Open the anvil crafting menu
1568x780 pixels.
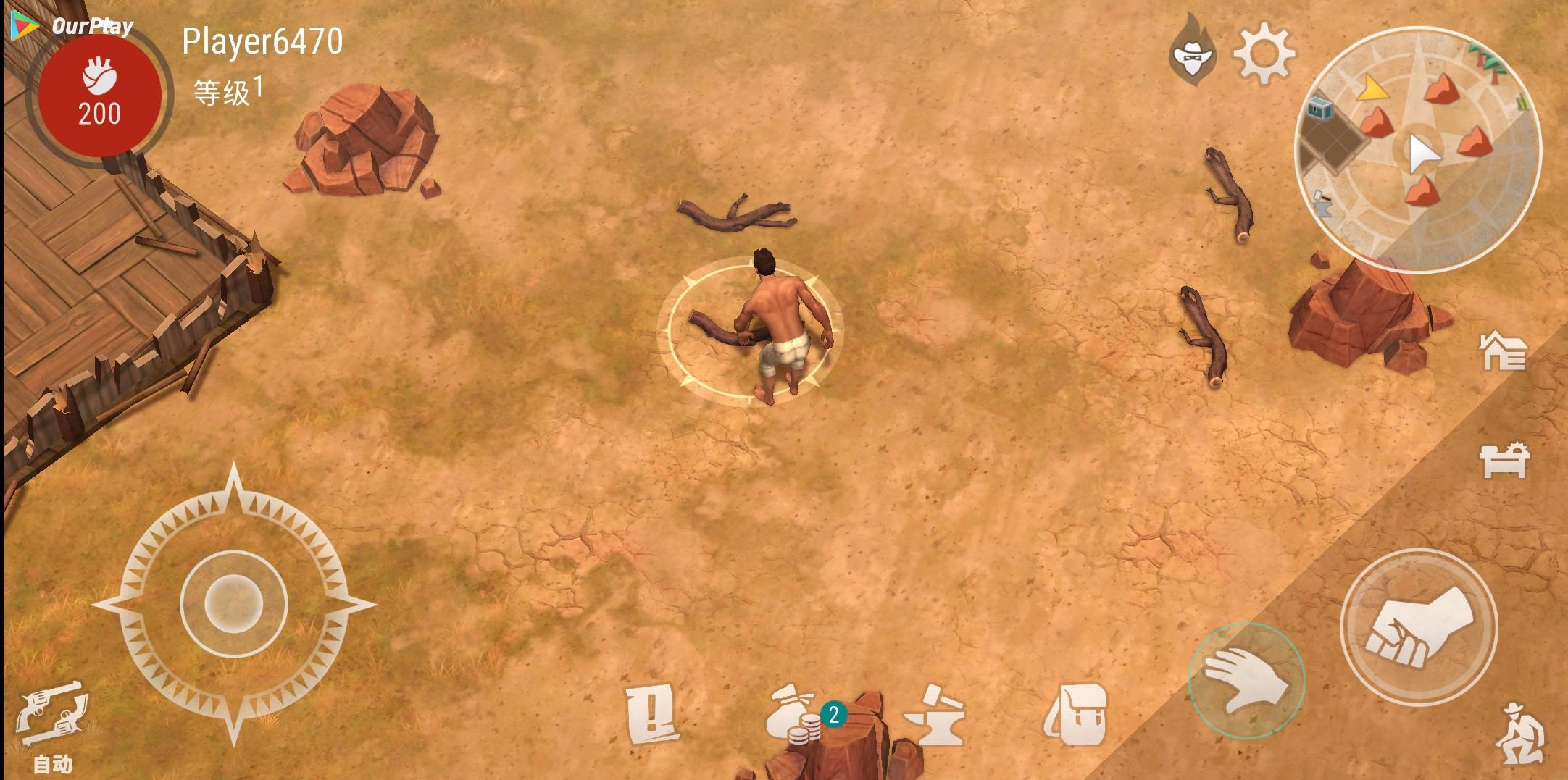(x=934, y=715)
